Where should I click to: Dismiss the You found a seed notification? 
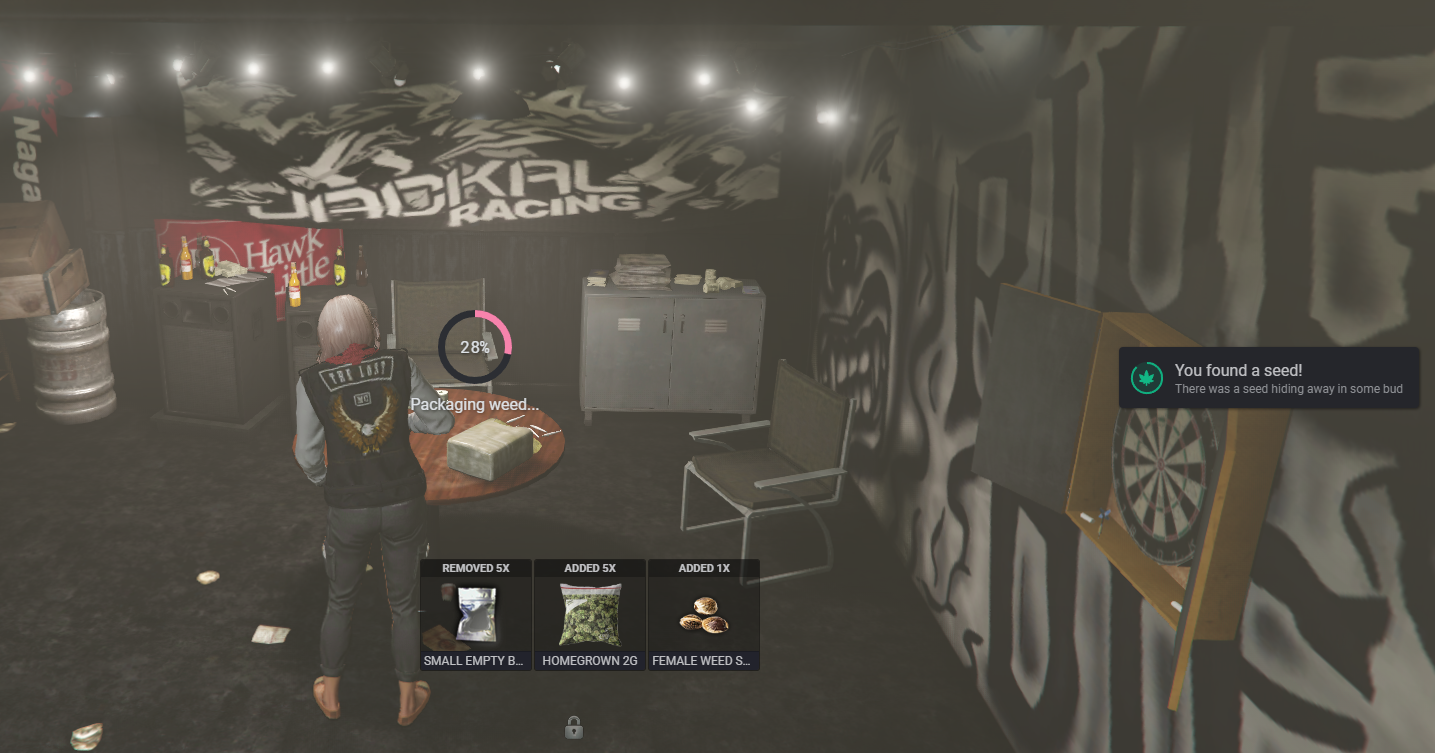point(1268,378)
